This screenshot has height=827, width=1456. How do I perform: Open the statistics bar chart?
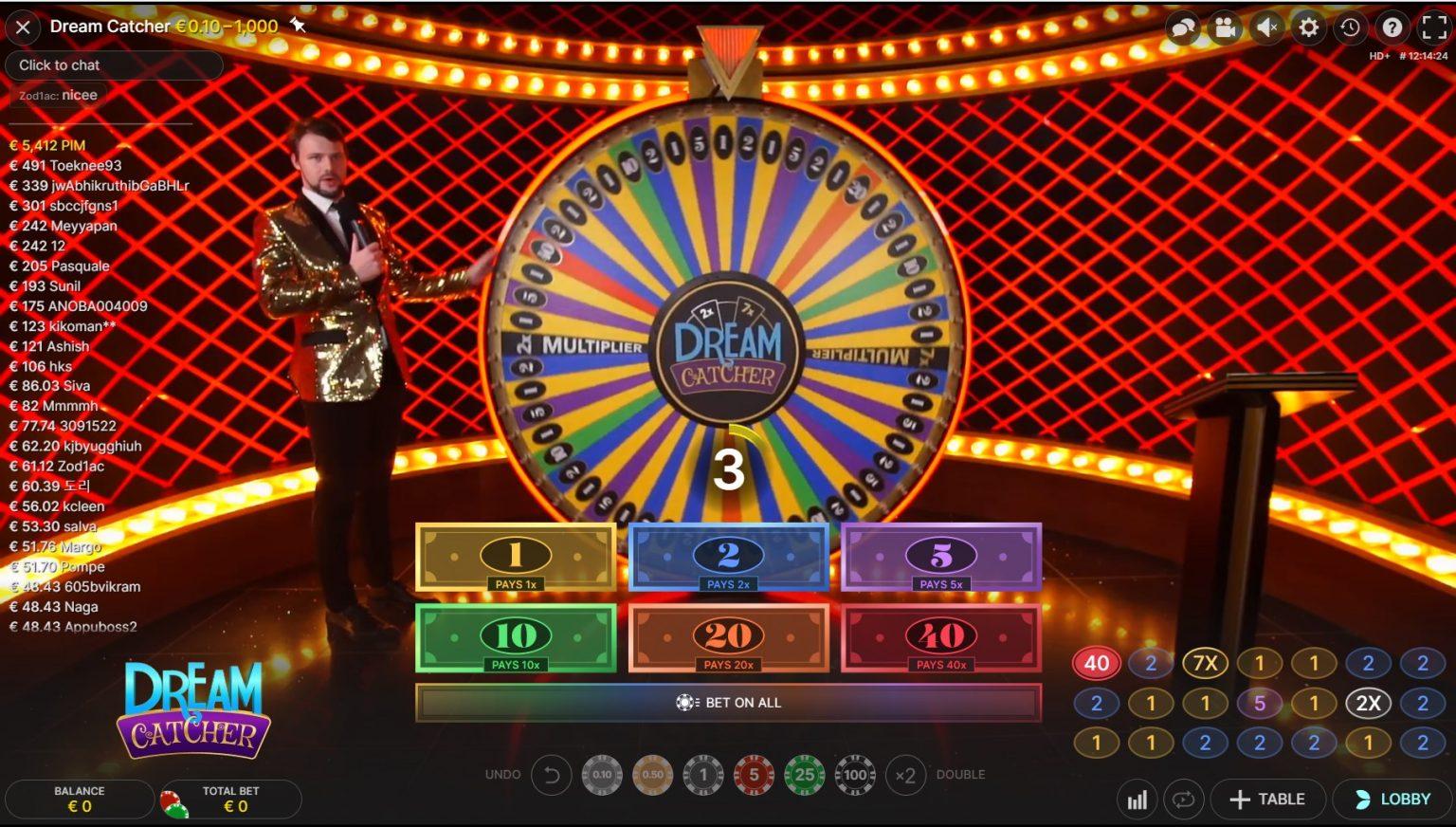(1137, 799)
